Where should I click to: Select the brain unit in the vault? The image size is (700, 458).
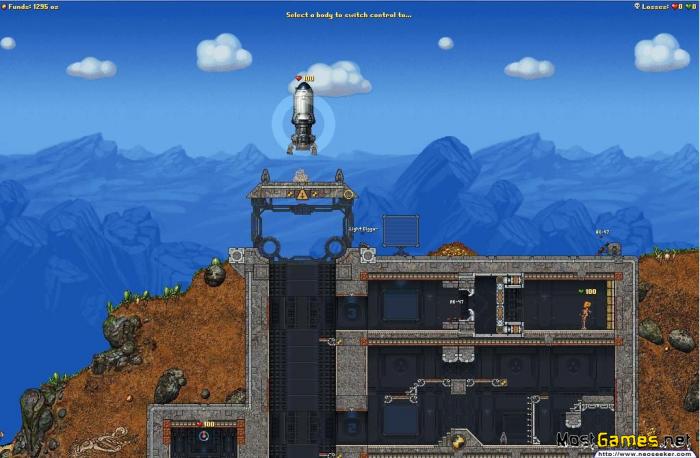205,437
